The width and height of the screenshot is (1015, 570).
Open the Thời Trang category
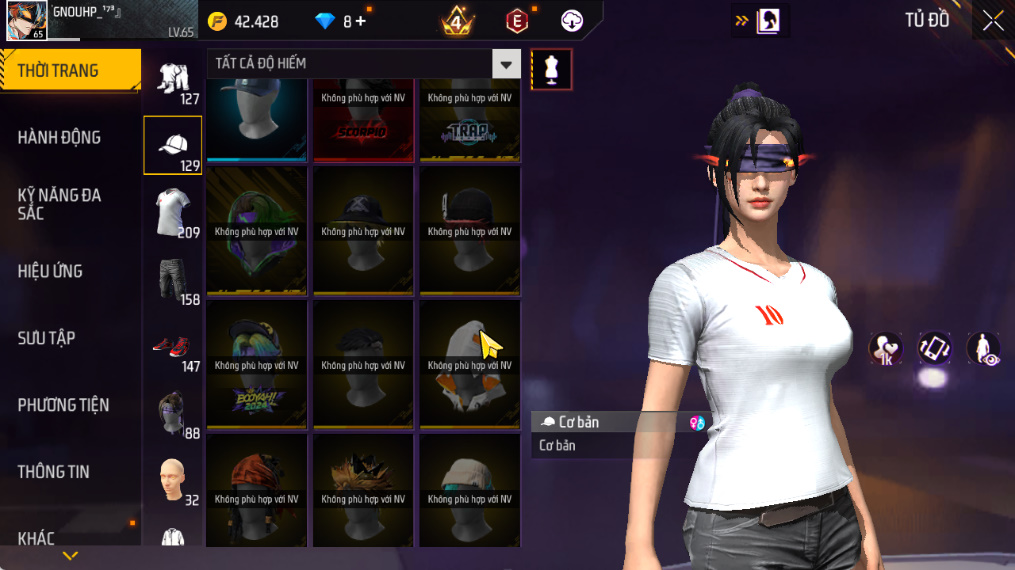[69, 70]
